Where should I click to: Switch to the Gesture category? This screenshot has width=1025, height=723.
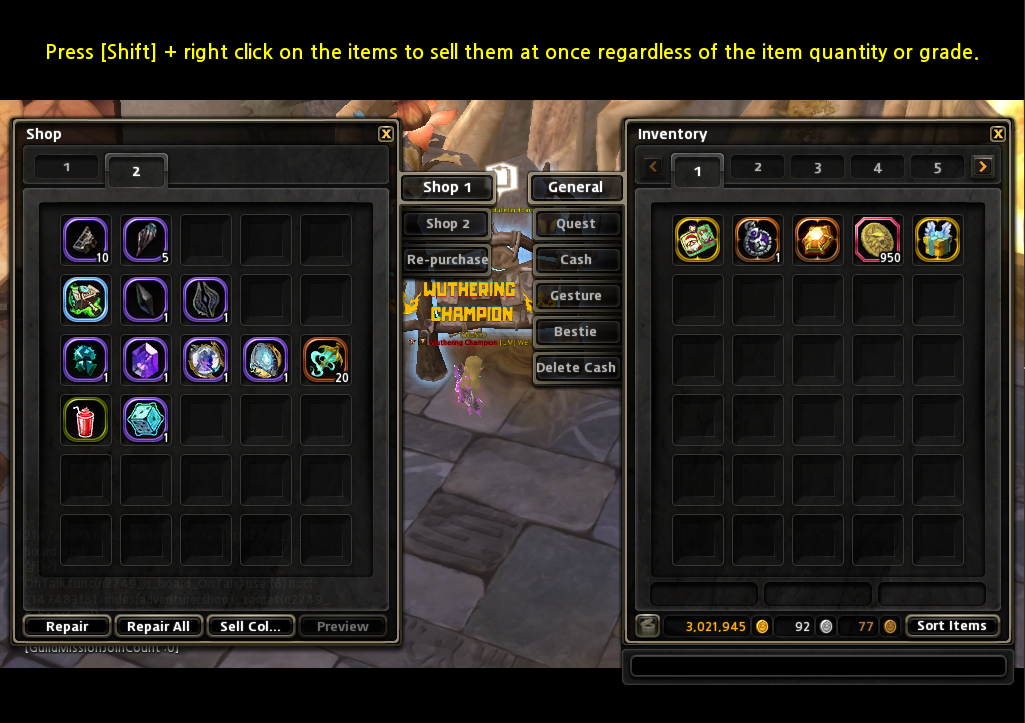click(576, 296)
